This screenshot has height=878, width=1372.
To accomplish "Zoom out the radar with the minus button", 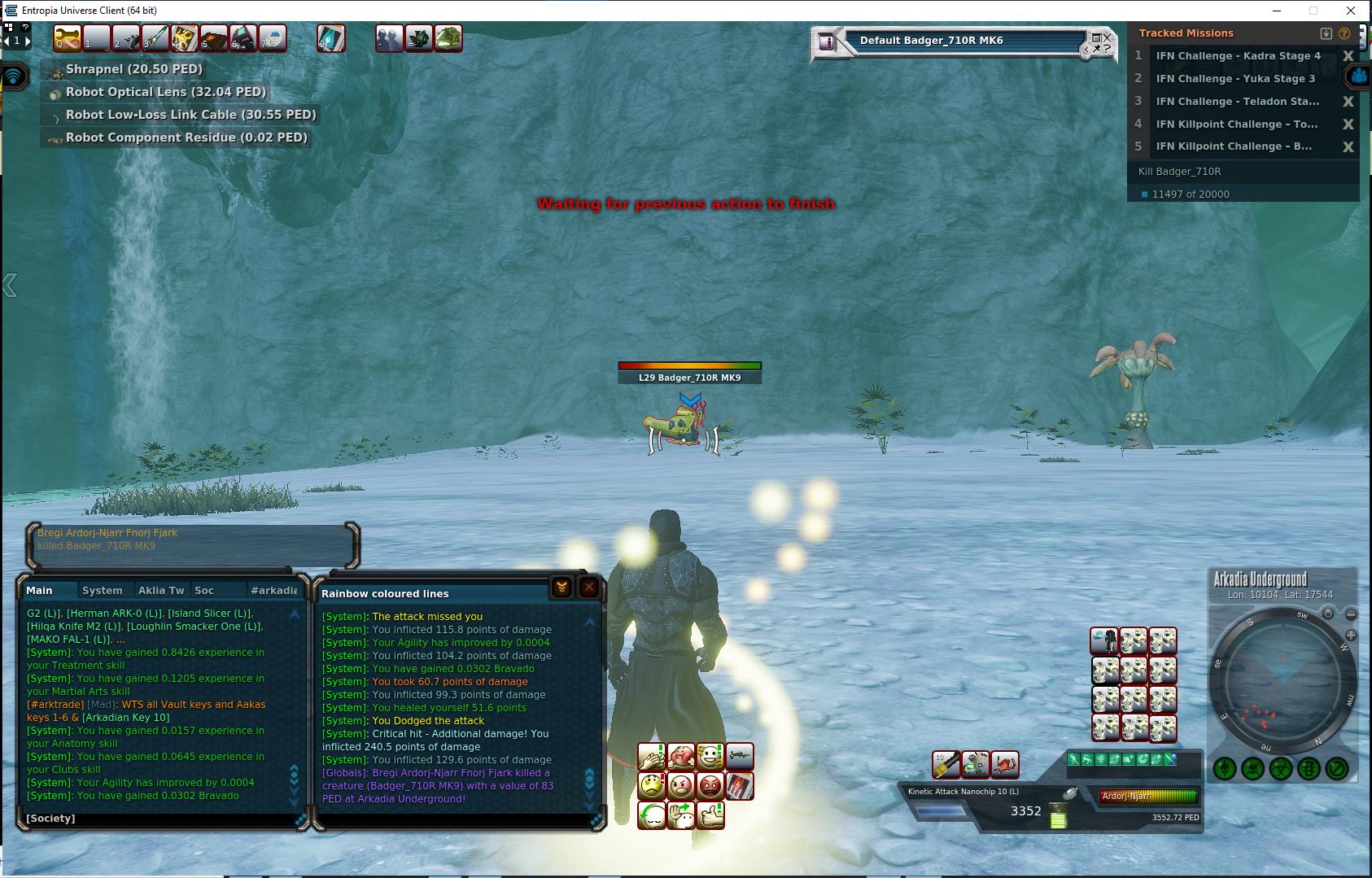I will pos(1350,614).
